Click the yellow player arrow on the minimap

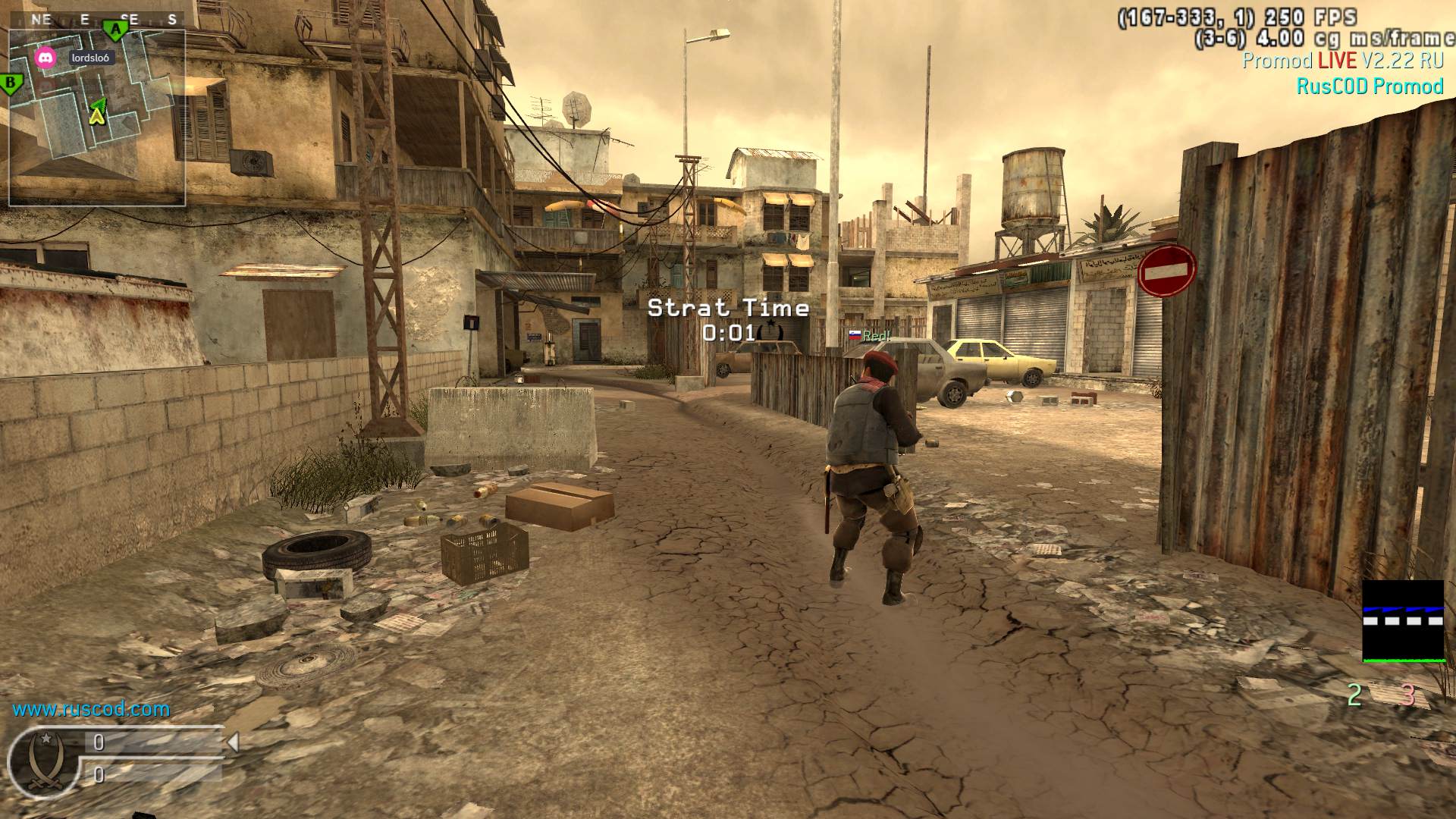pyautogui.click(x=96, y=114)
